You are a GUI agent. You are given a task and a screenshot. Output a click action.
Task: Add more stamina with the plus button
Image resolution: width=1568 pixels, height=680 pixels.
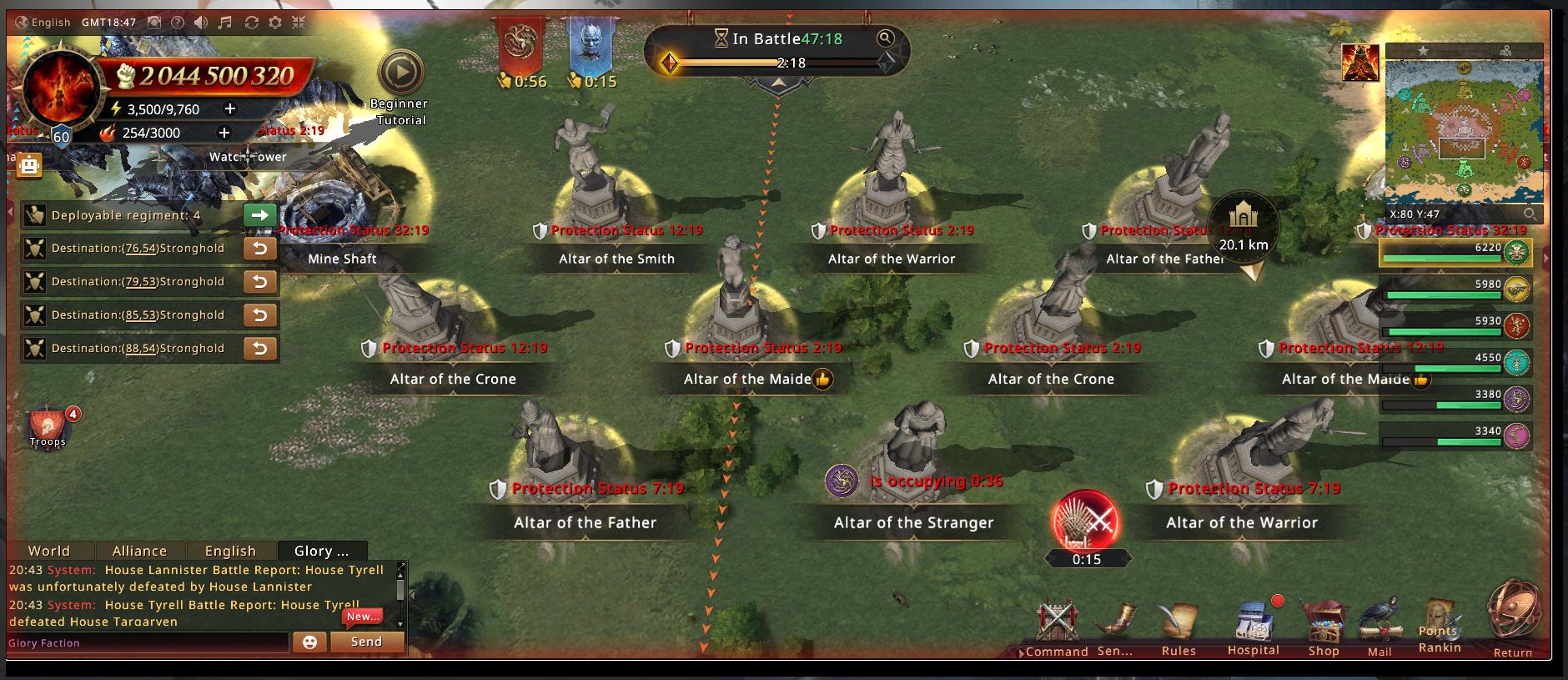click(230, 108)
